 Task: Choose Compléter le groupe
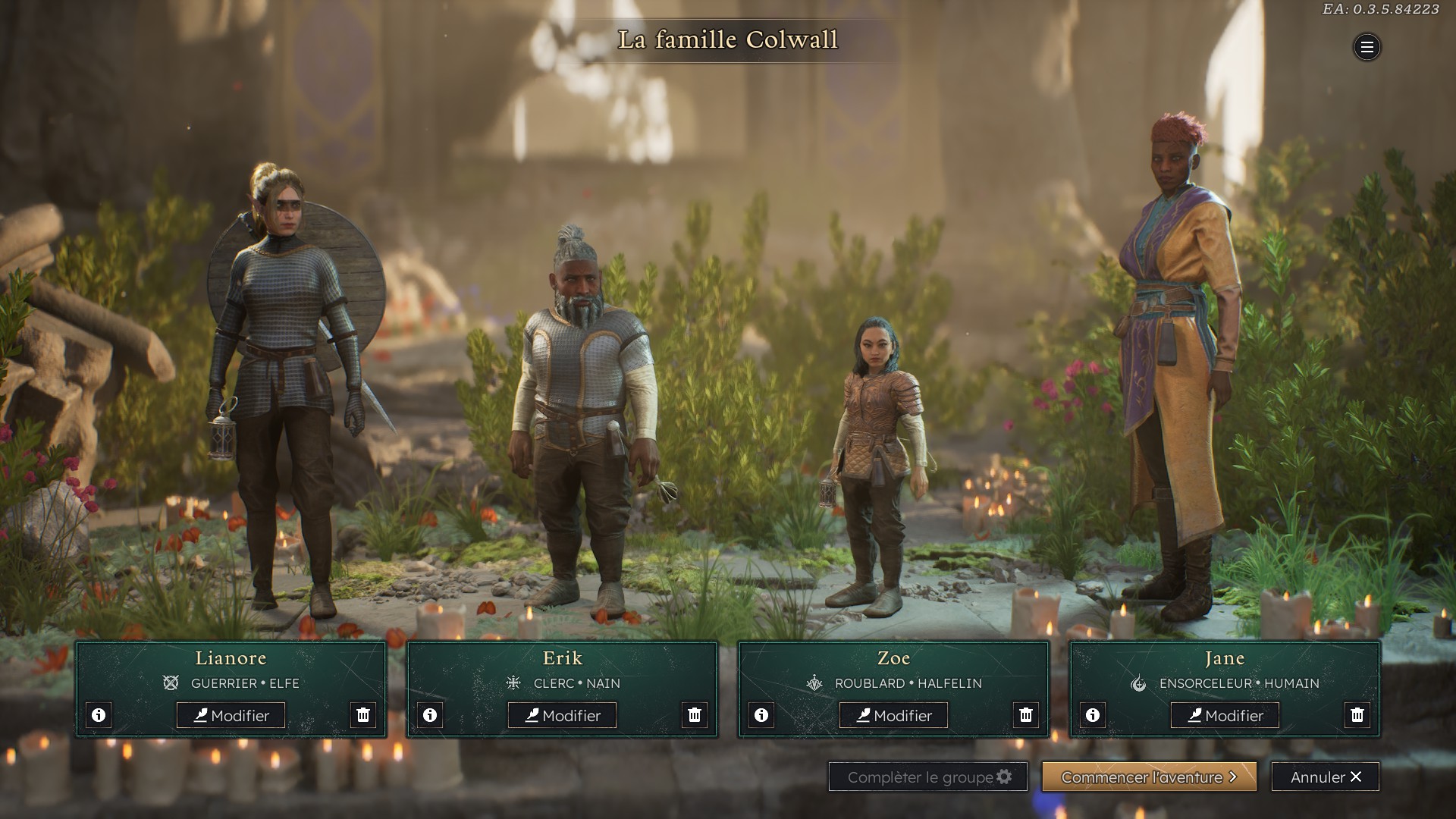click(x=927, y=777)
